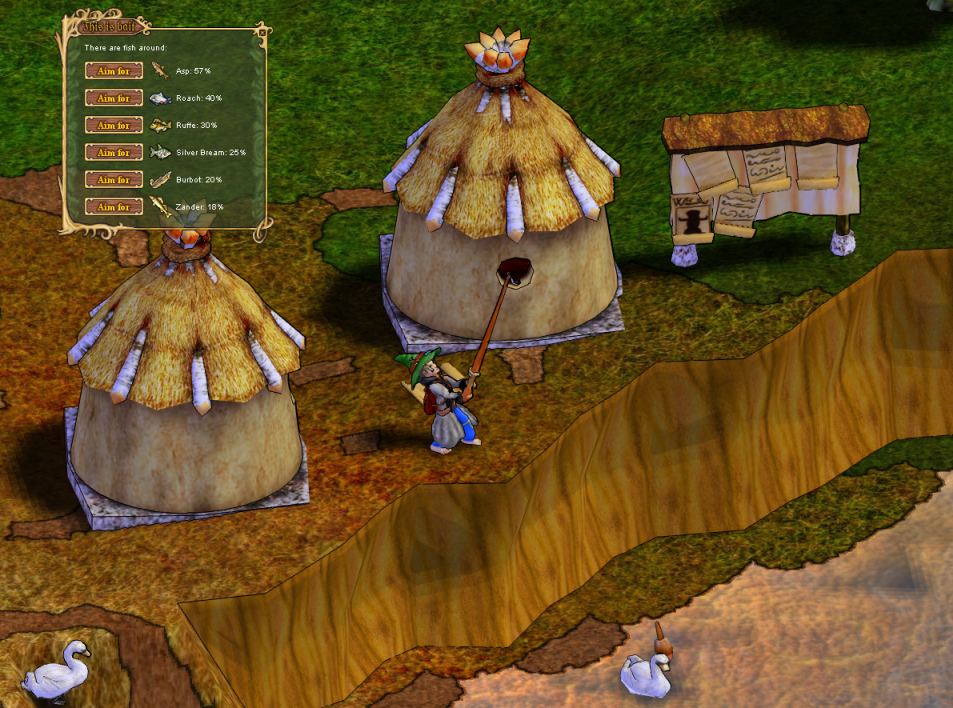953x708 pixels.
Task: Target Zander with its Aim for button
Action: pyautogui.click(x=114, y=206)
